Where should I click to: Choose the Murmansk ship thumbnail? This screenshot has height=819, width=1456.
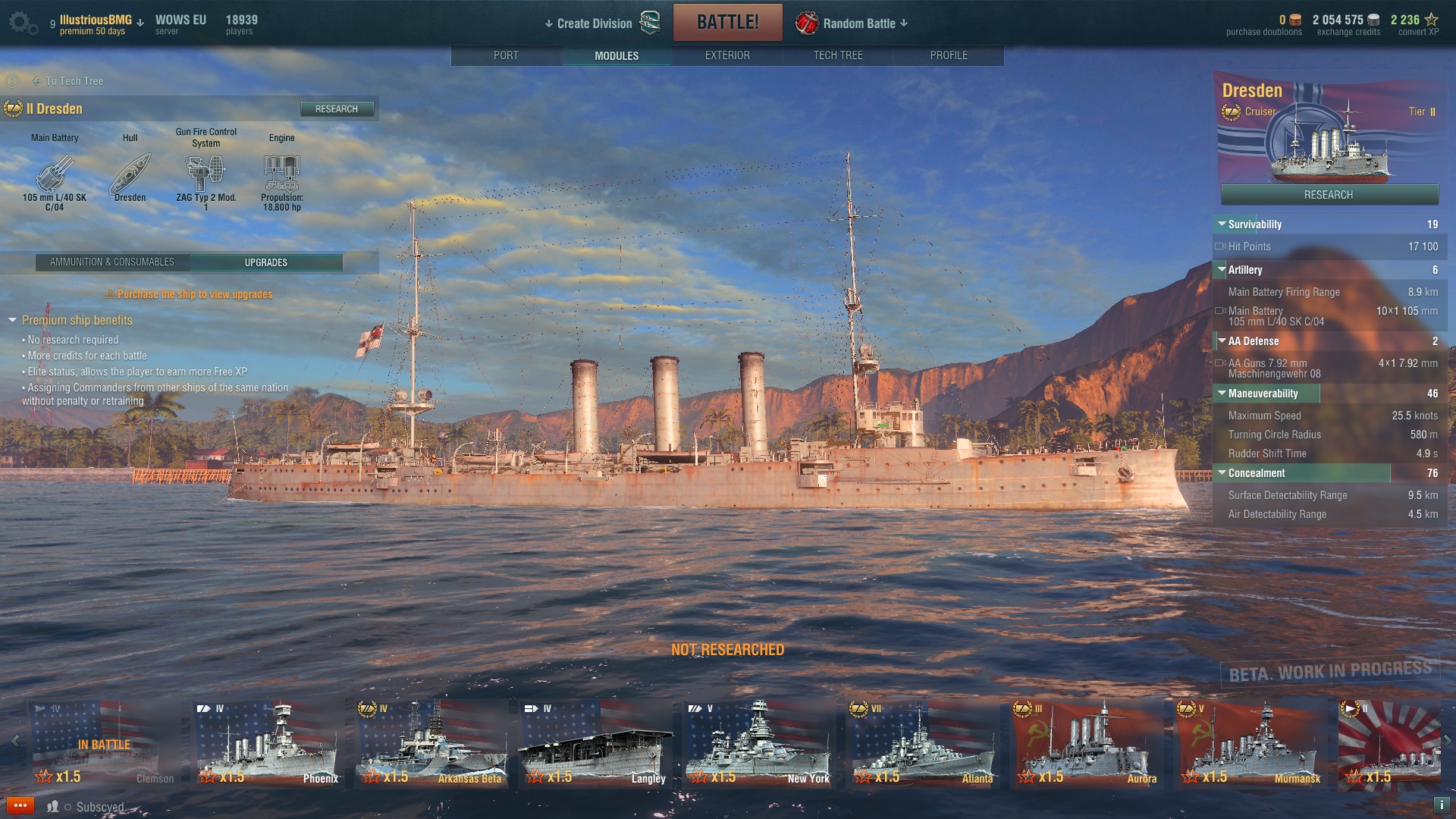click(x=1250, y=745)
